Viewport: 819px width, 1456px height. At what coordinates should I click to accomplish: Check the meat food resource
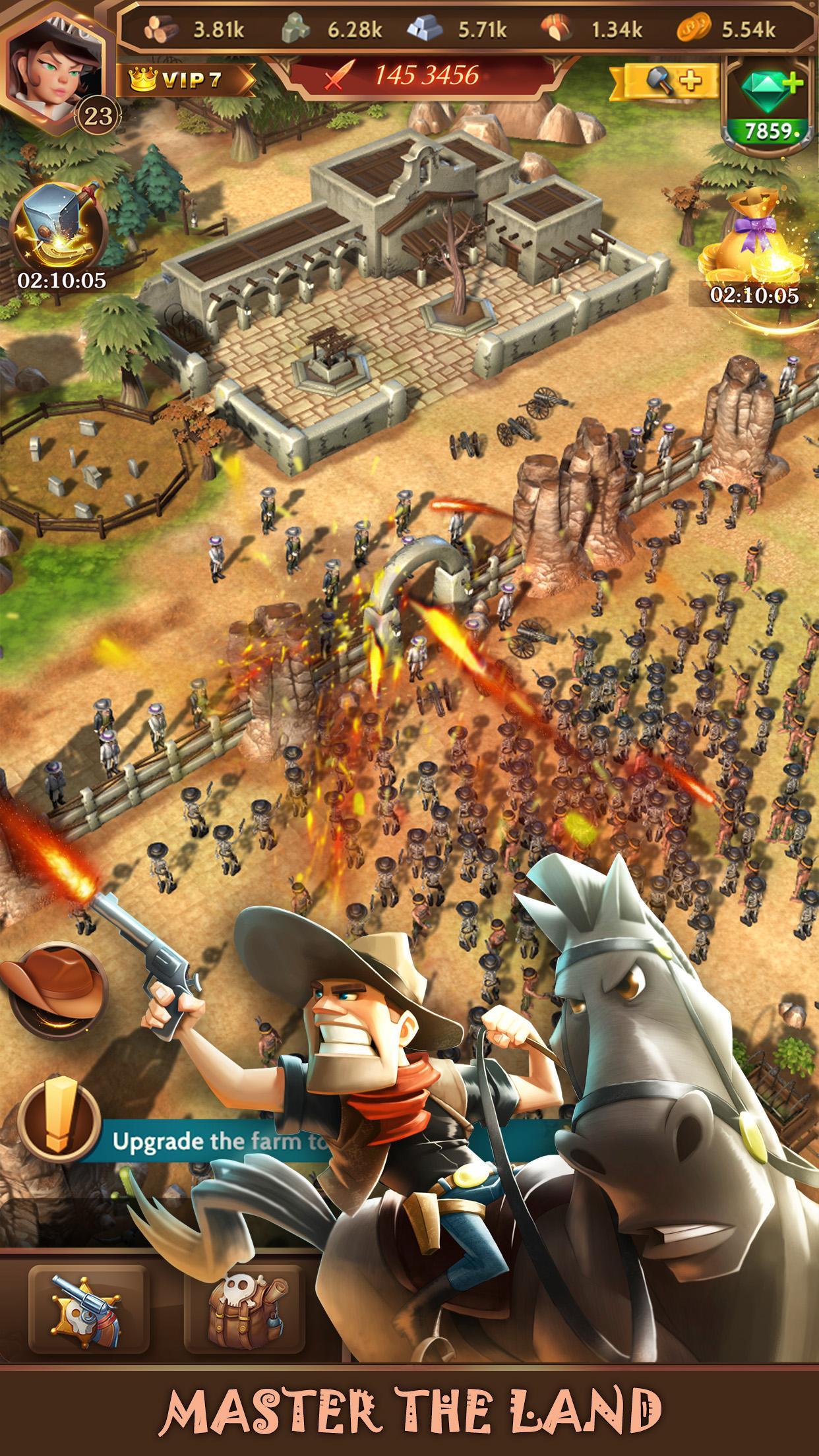click(557, 28)
